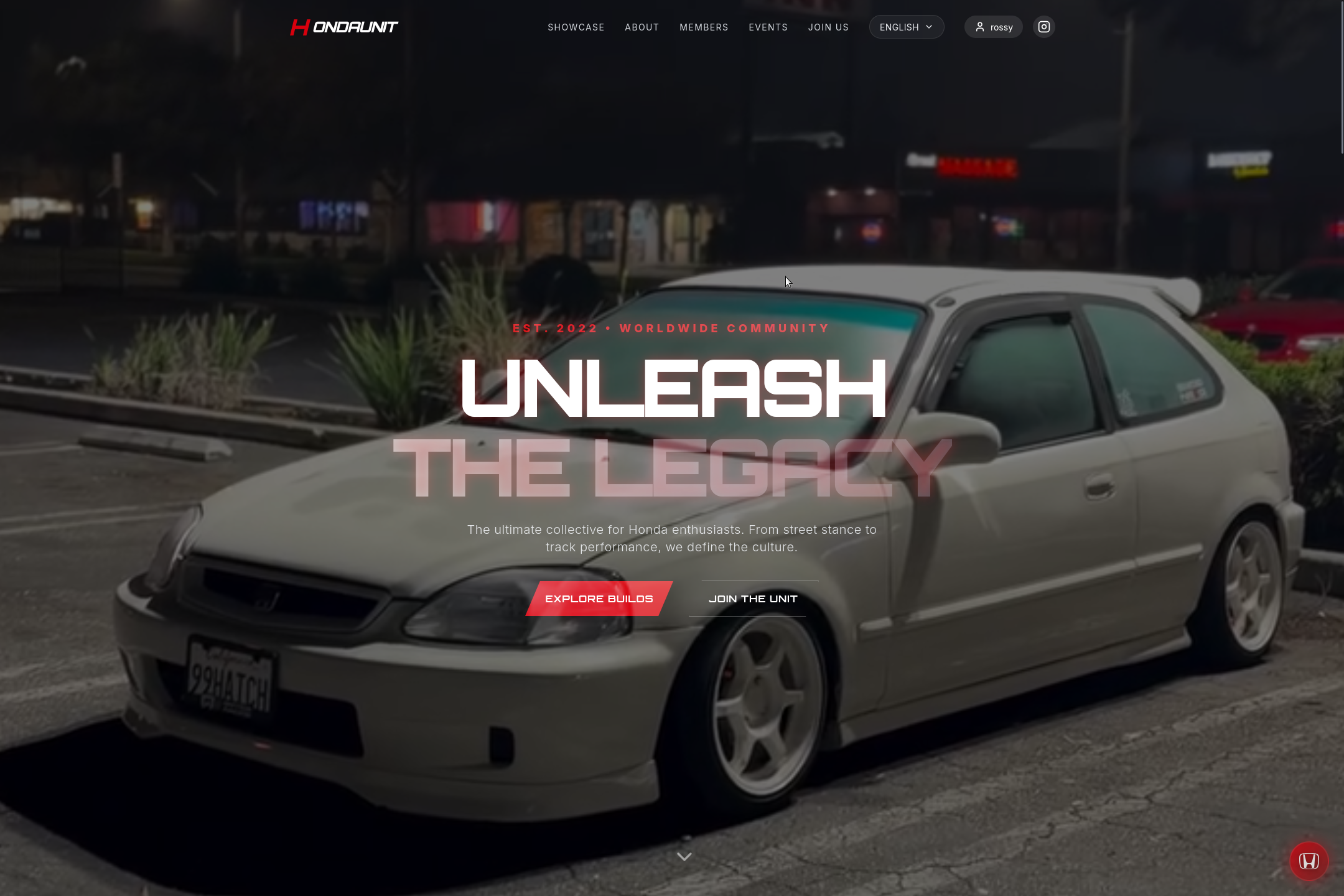Click the EXPLORE BUILDS button
1344x896 pixels.
tap(597, 598)
